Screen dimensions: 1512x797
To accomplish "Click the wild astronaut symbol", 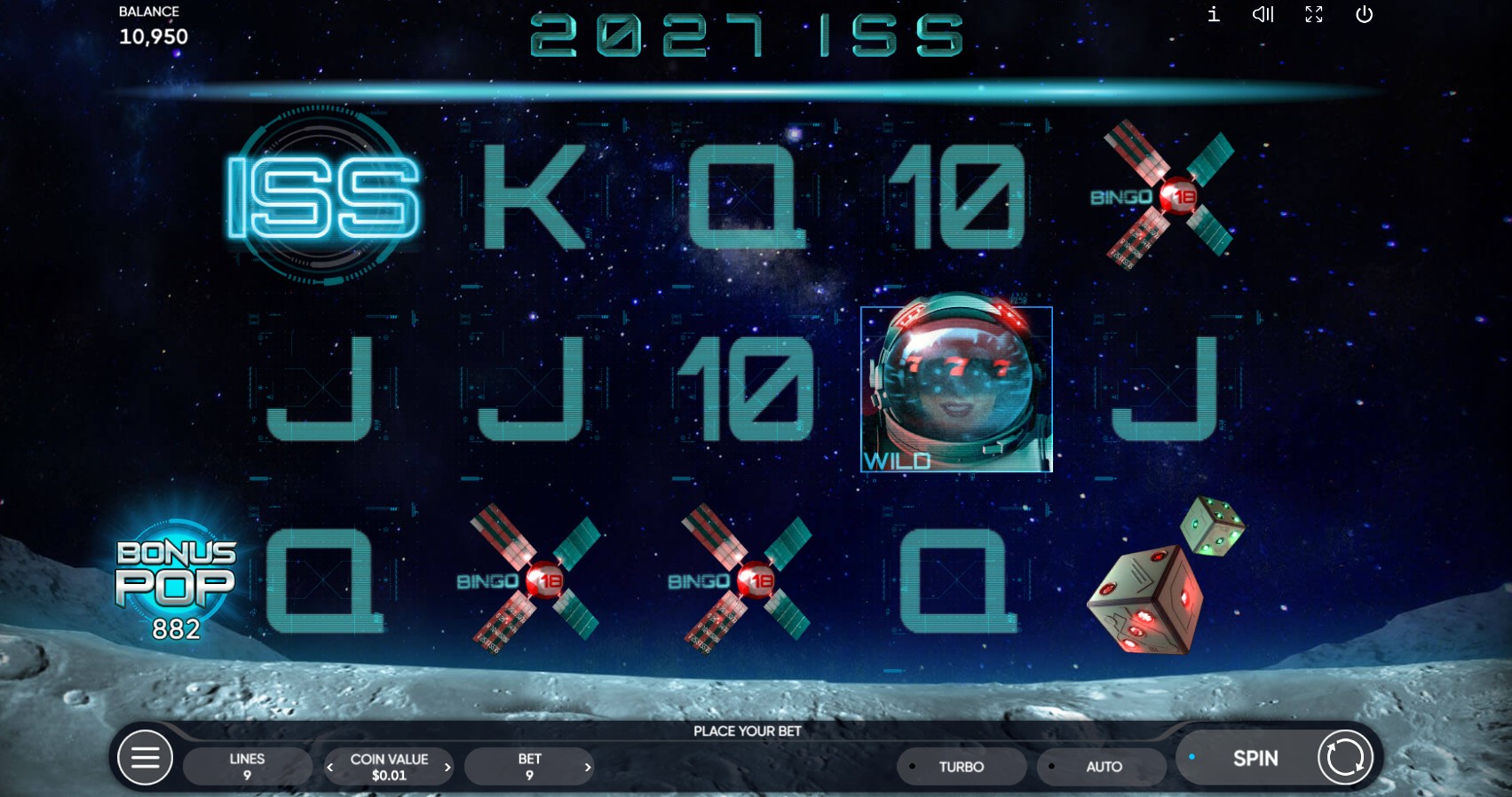I will (955, 389).
